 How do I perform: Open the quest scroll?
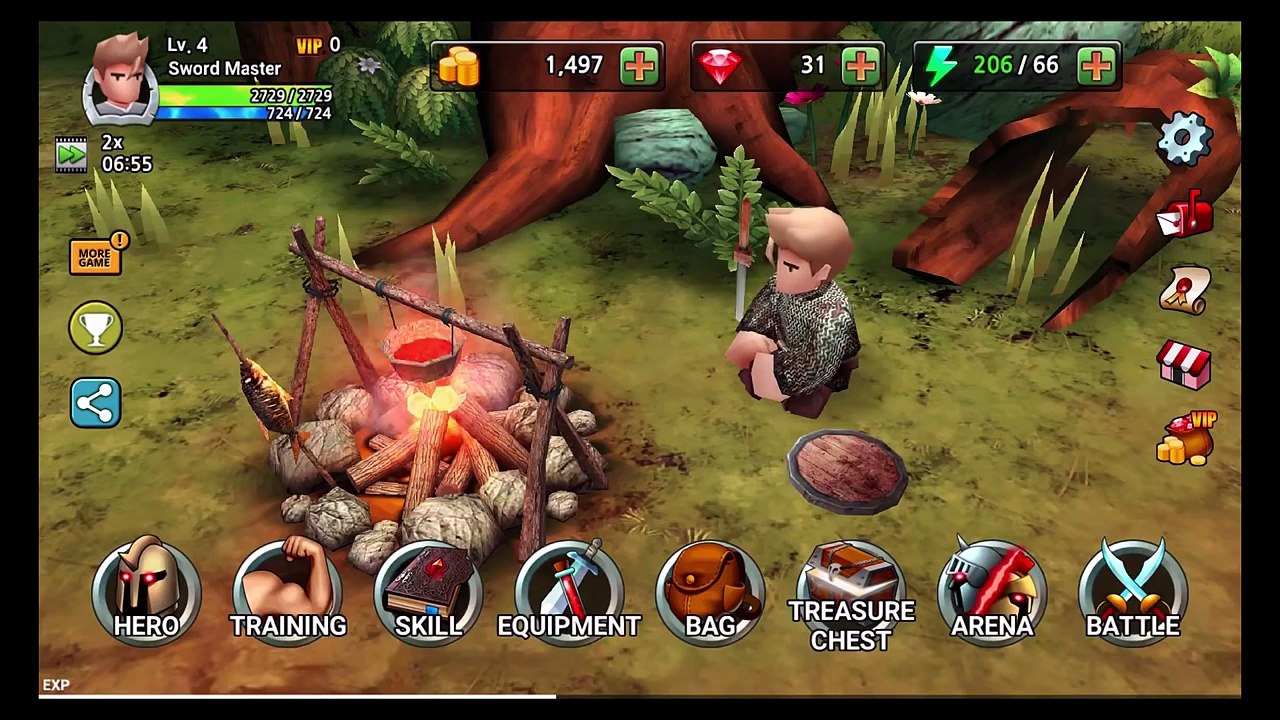[x=1185, y=291]
